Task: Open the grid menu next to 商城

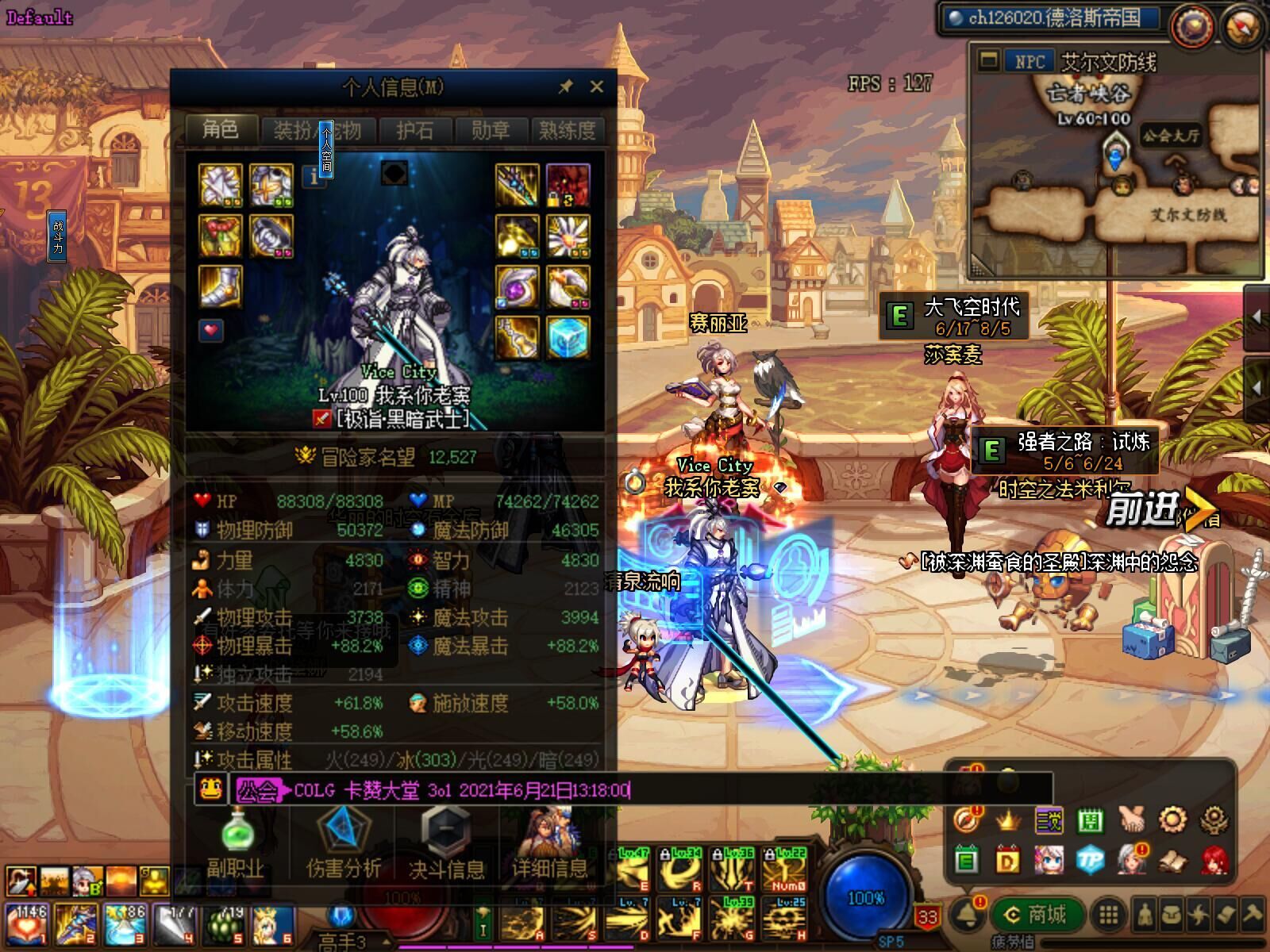Action: pos(1107,915)
